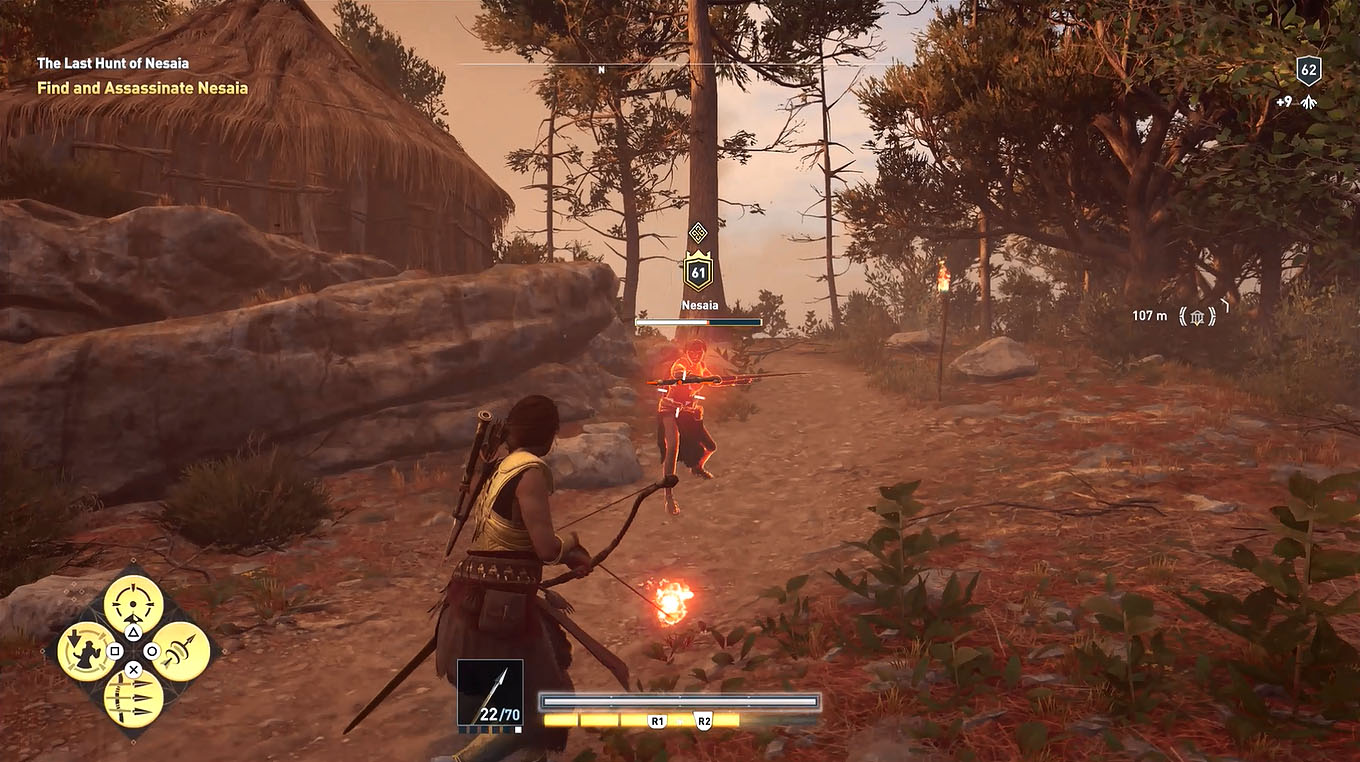Click the objective text Find and Assassinate Nesaia
The image size is (1360, 762).
142,88
